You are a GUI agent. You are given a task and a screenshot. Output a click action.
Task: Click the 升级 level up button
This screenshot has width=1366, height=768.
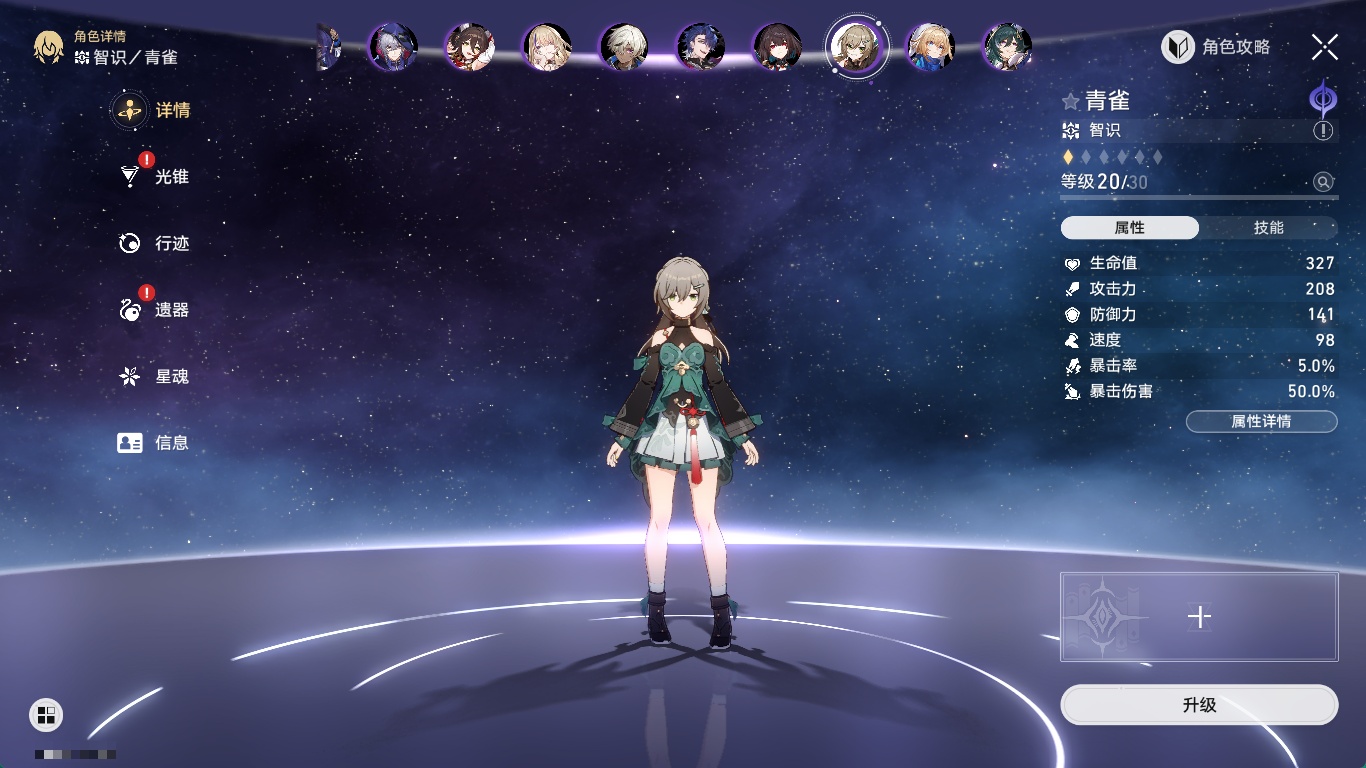tap(1199, 705)
